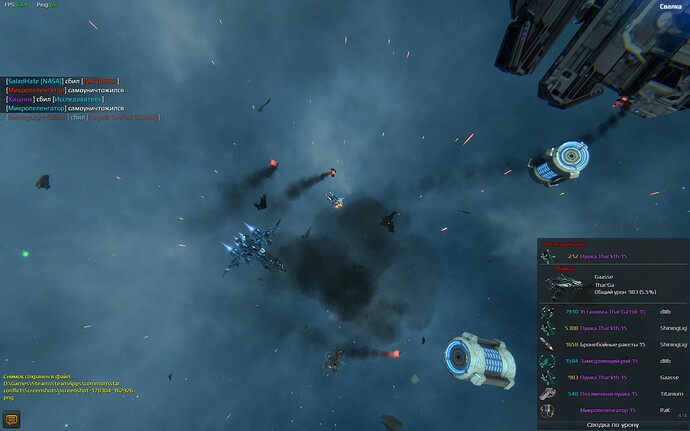The height and width of the screenshot is (431, 690).
Task: Click the Сводка по урону bar
Action: pyautogui.click(x=613, y=424)
